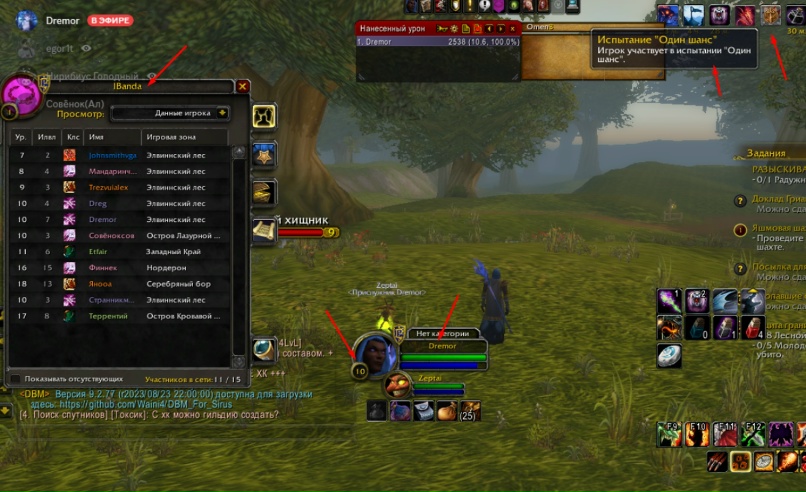
Task: Click the Dremor 'В ЭФИРЕ' stream badge
Action: pos(108,20)
